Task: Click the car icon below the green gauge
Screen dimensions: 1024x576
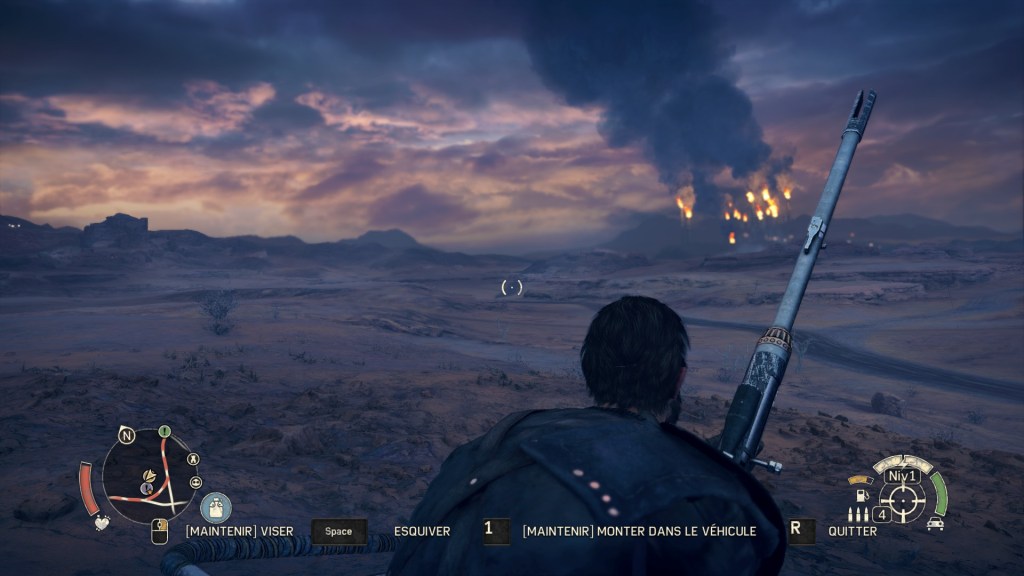Action: tap(935, 522)
